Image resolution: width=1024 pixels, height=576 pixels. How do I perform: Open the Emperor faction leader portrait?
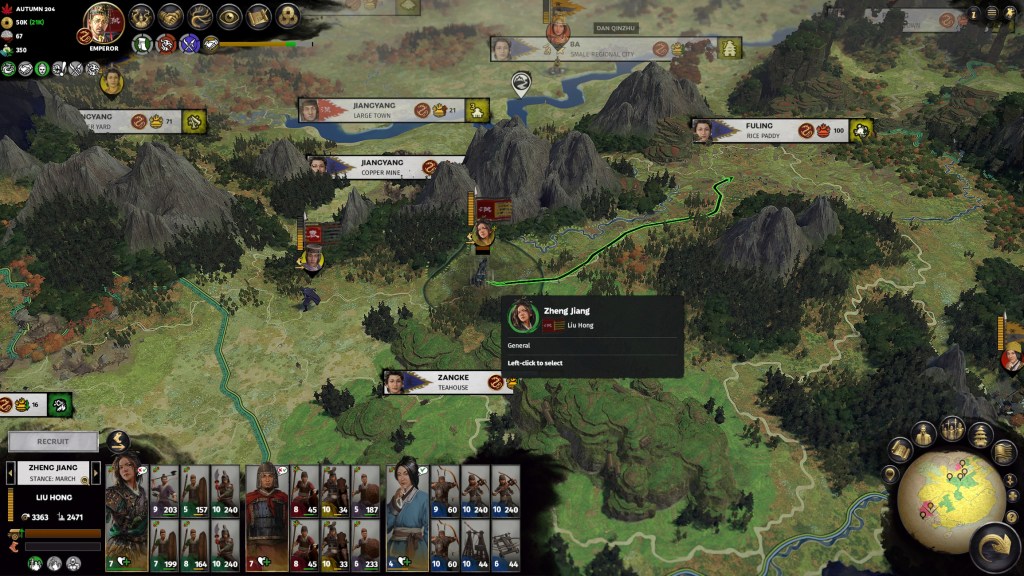(x=103, y=24)
